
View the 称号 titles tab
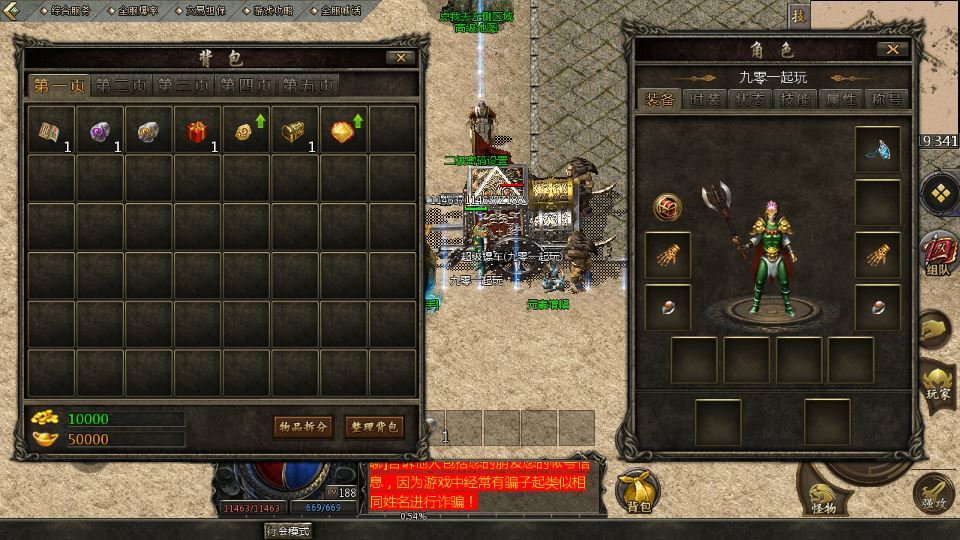886,99
